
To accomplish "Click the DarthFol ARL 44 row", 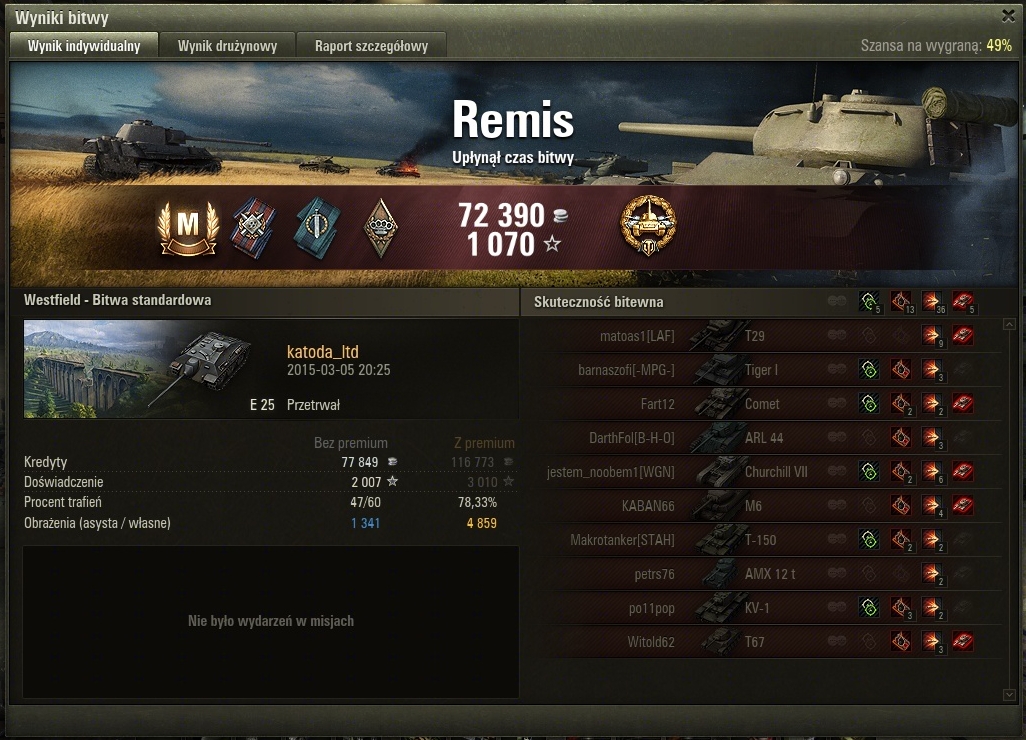I will coord(760,438).
